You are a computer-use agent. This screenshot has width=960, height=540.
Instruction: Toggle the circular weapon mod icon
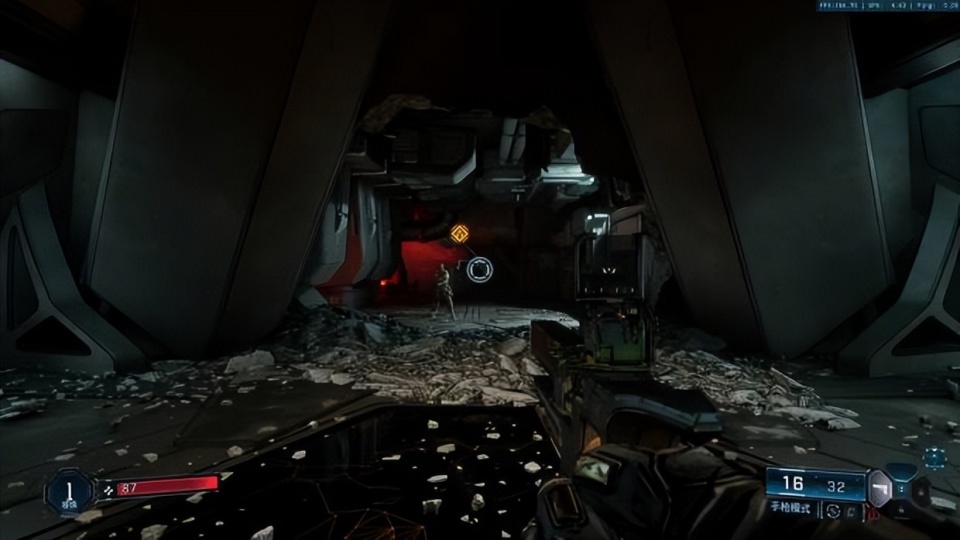pyautogui.click(x=833, y=510)
